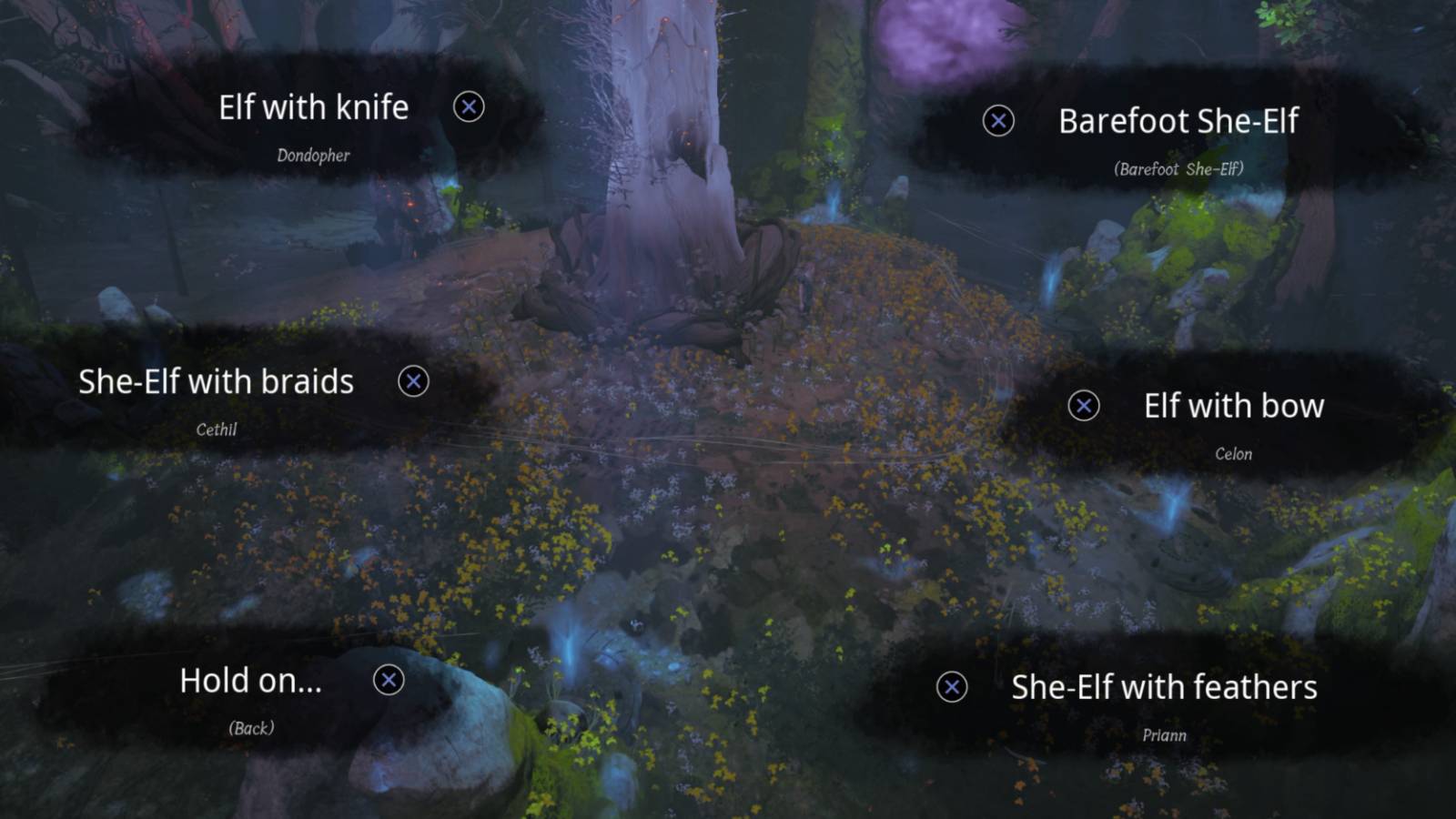
Task: Click the cross icon beside "Barefoot She-Elf"
Action: click(x=998, y=120)
